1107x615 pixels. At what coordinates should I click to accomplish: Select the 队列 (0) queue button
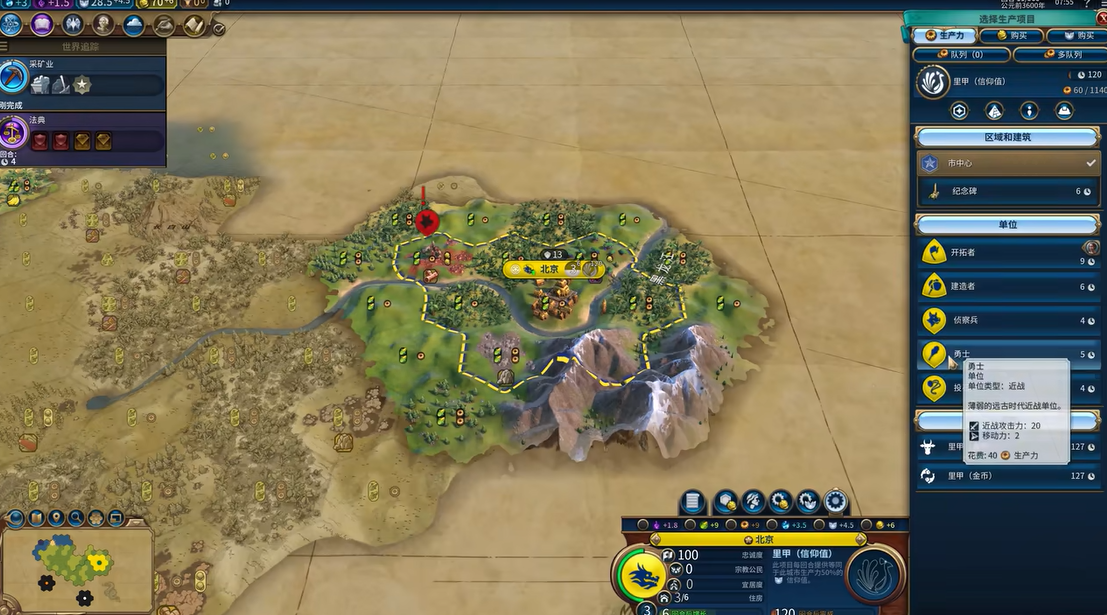[x=962, y=54]
